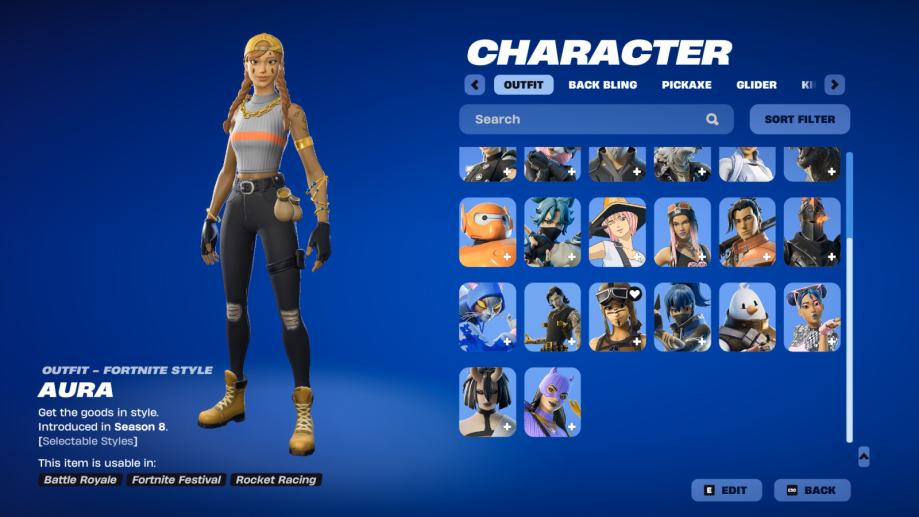Go back with the Back button

[812, 490]
